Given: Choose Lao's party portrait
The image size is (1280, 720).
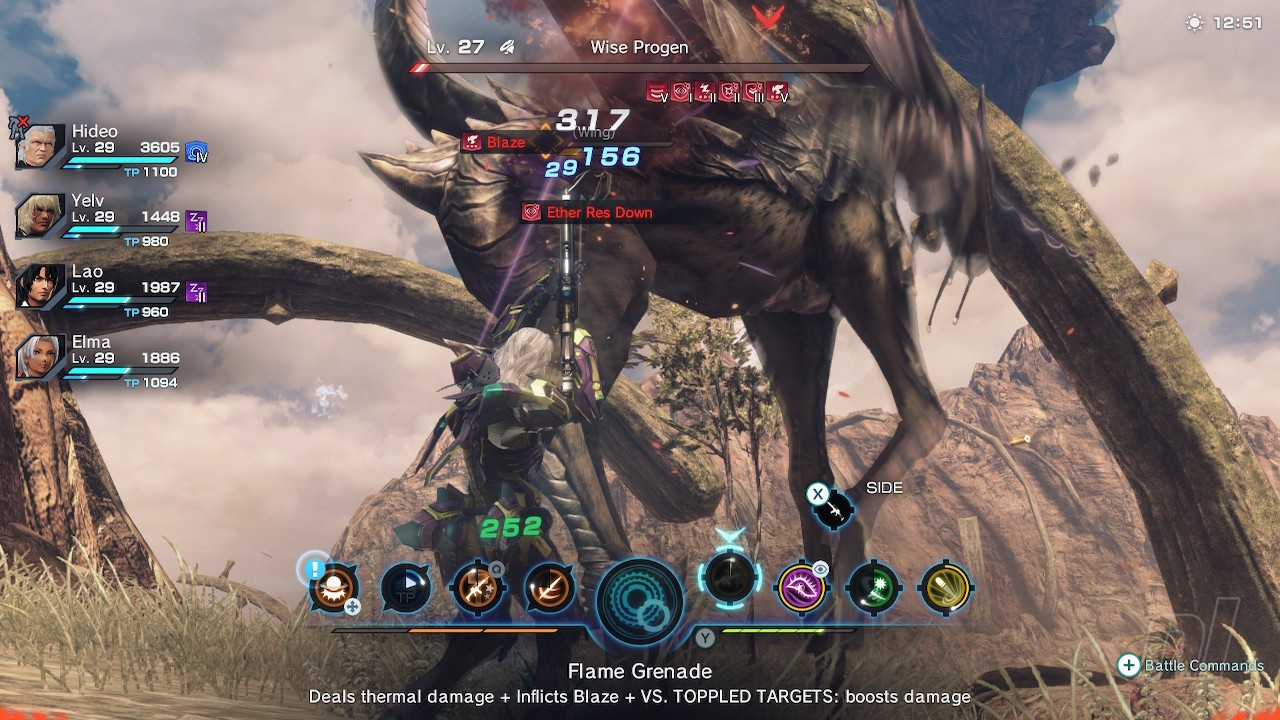Looking at the screenshot, I should point(41,287).
